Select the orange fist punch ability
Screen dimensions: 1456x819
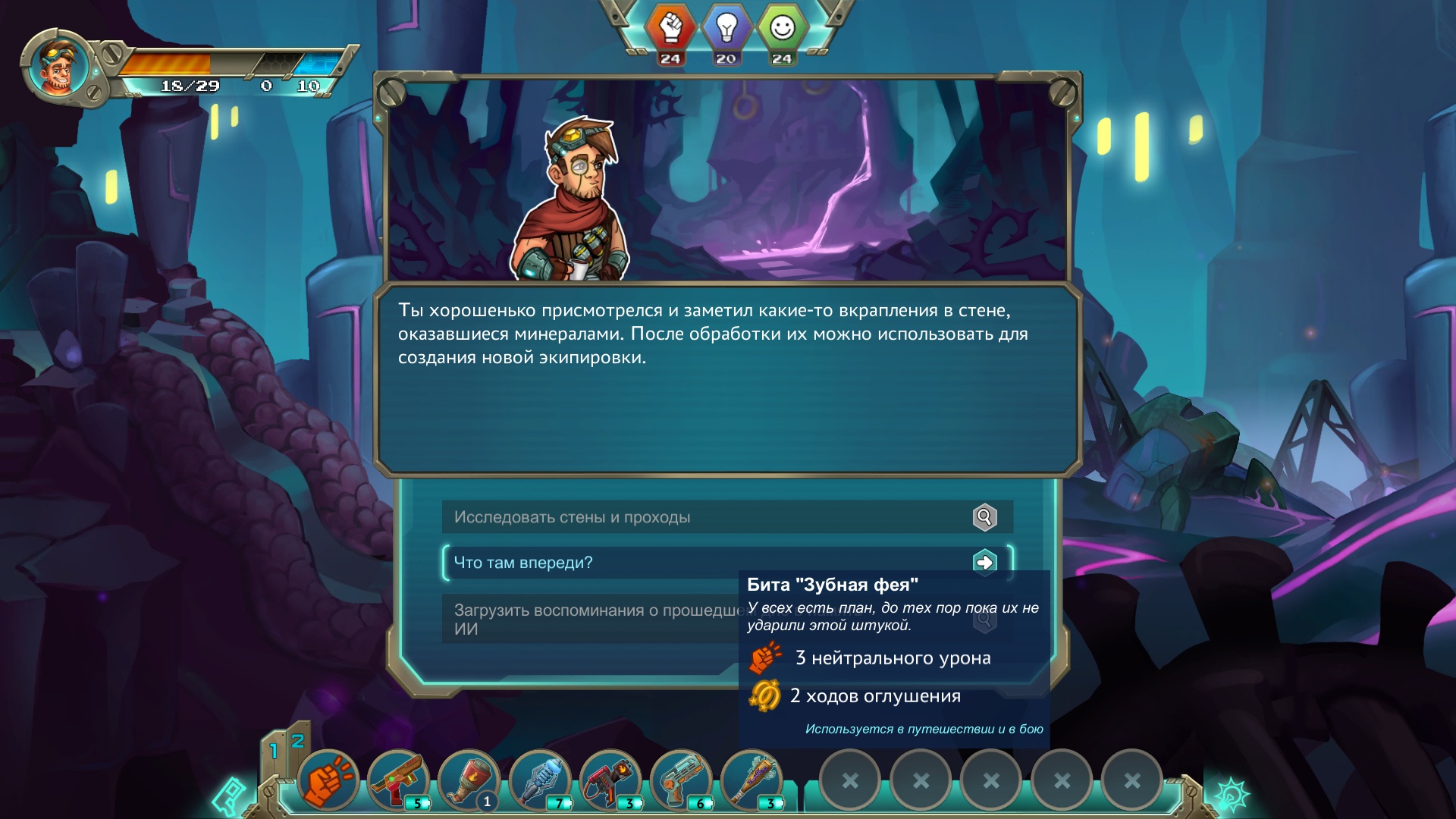tap(328, 780)
